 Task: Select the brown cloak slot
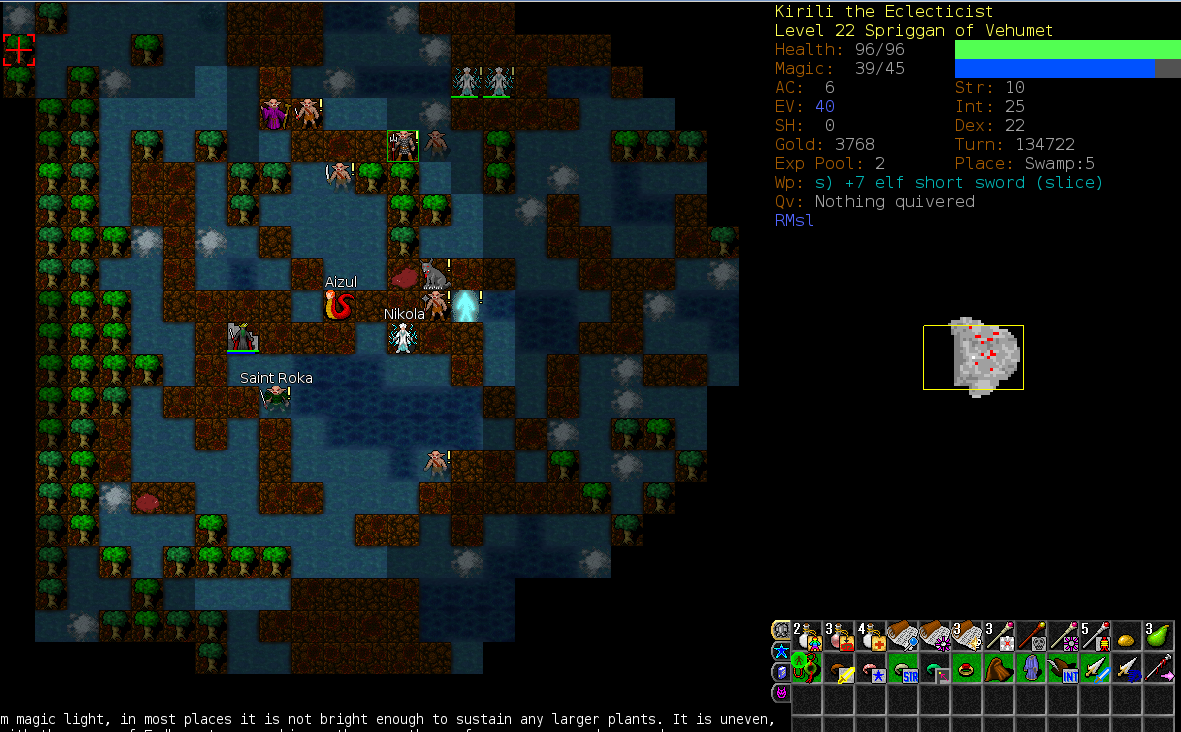point(999,668)
